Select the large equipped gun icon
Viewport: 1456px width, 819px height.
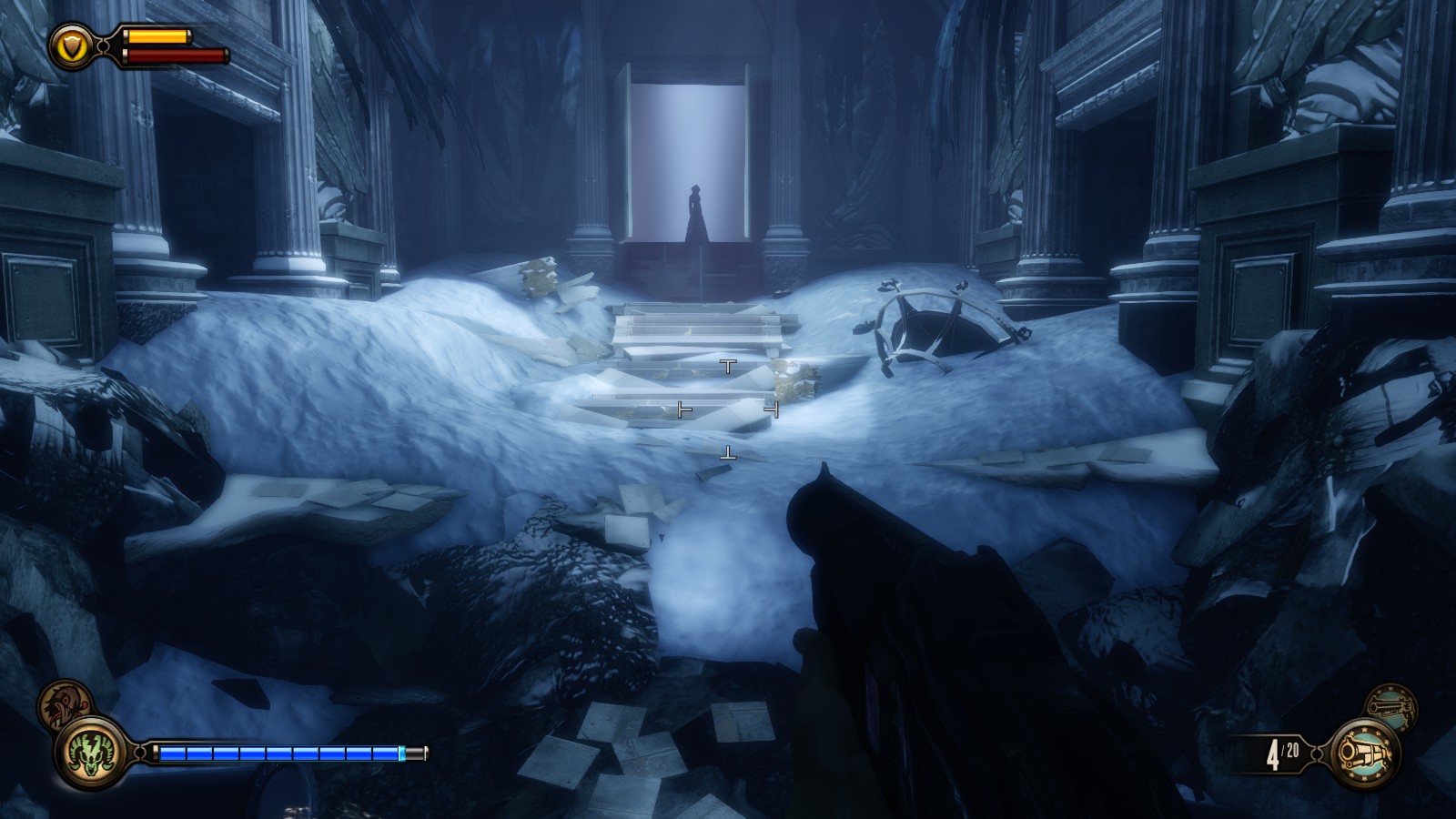pos(1364,754)
